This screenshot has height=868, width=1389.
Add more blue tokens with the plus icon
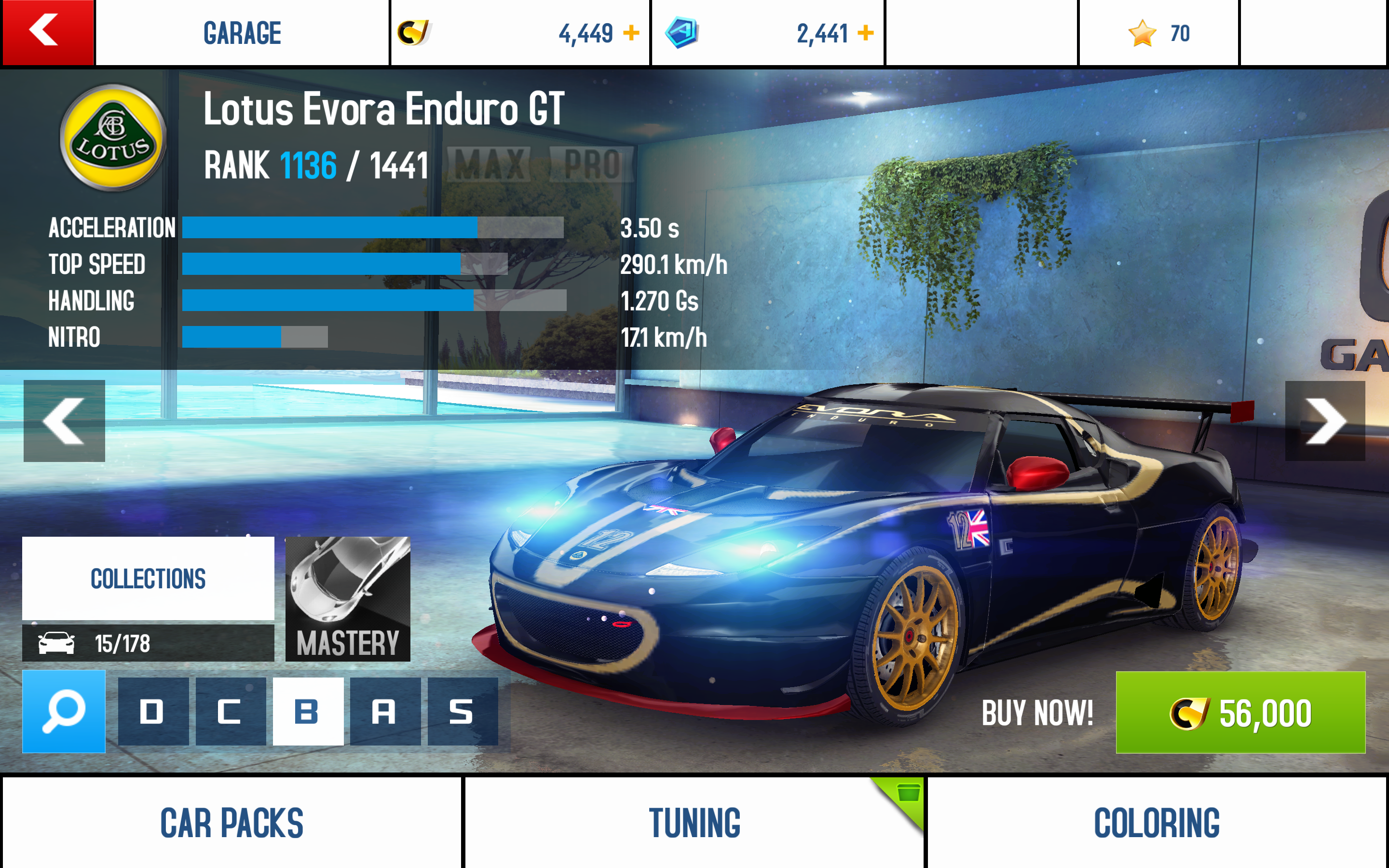(865, 33)
